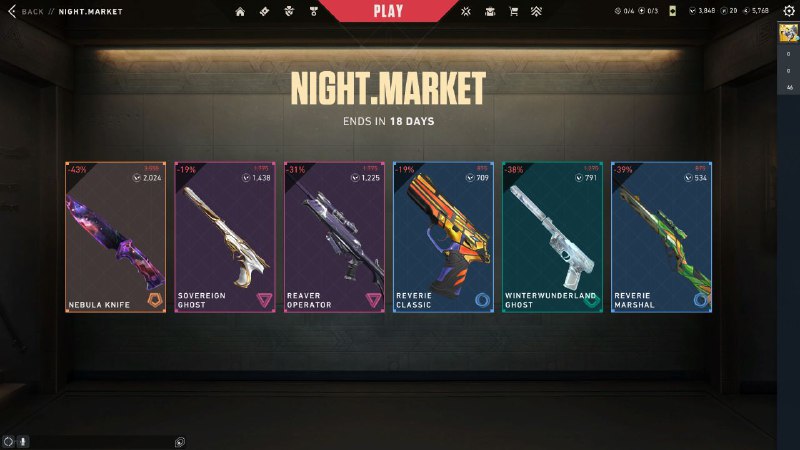Open the store cart icon
This screenshot has height=450, width=800.
(x=514, y=11)
